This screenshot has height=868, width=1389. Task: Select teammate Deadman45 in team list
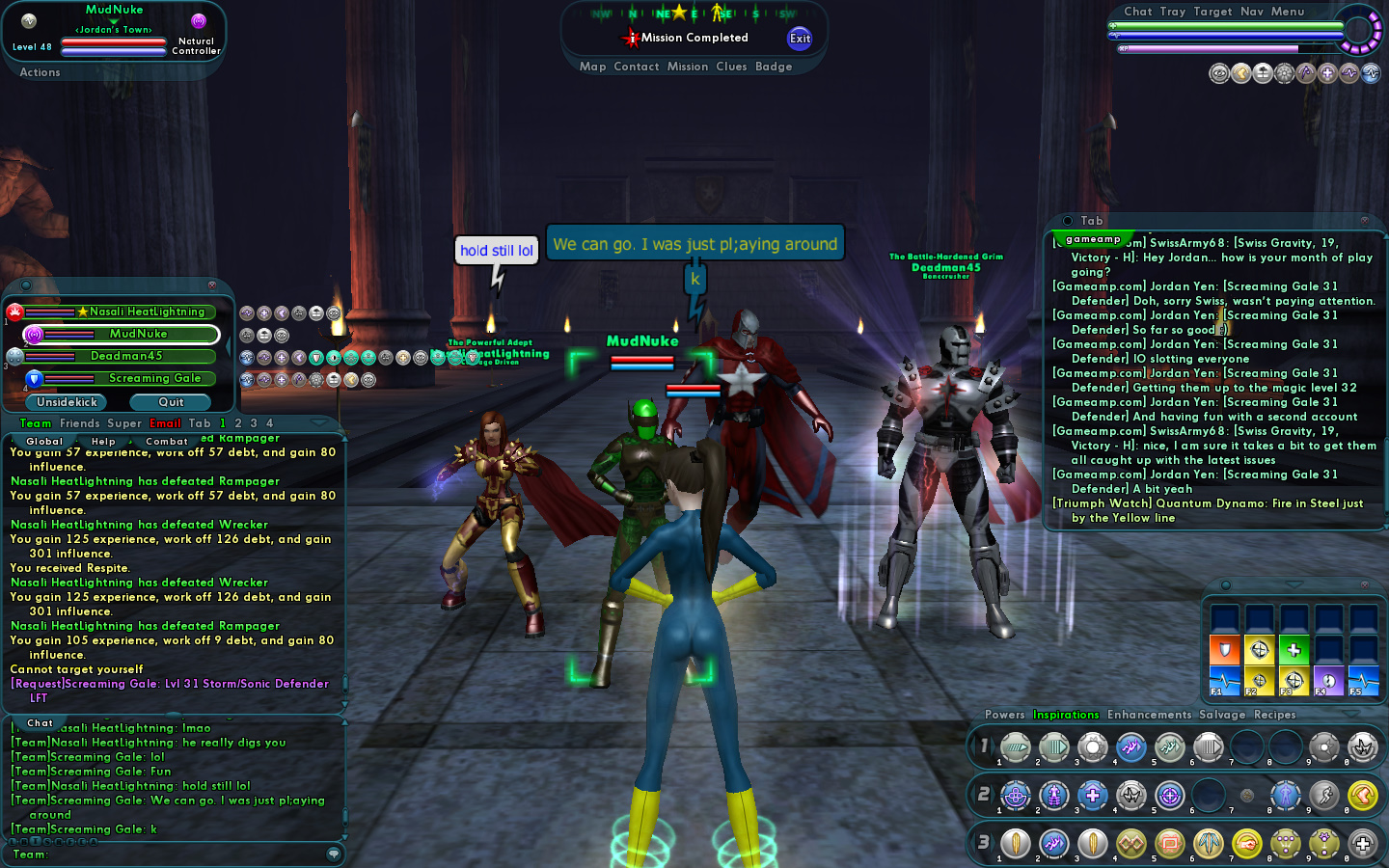click(126, 356)
